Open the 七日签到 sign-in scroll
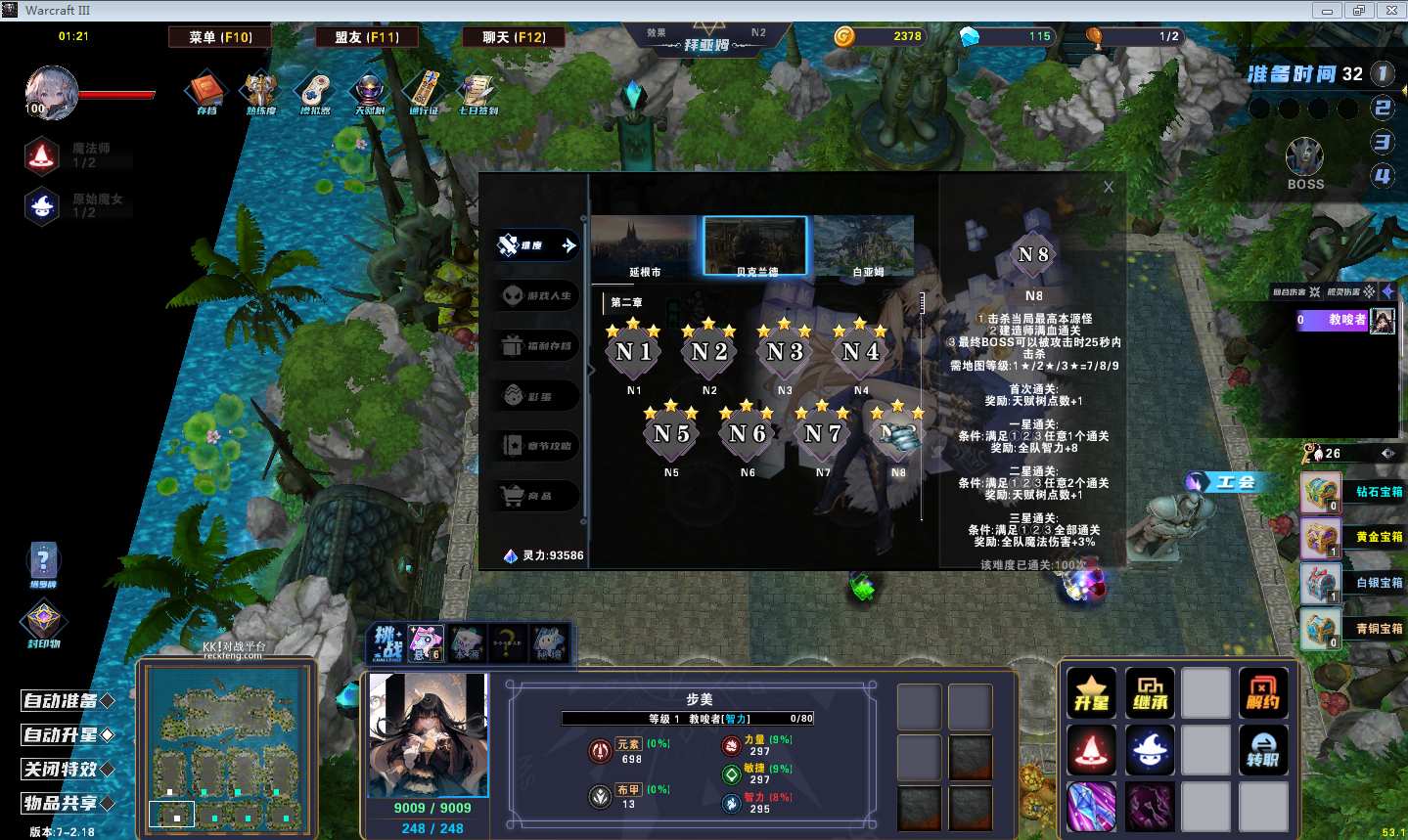This screenshot has width=1408, height=840. pyautogui.click(x=478, y=91)
